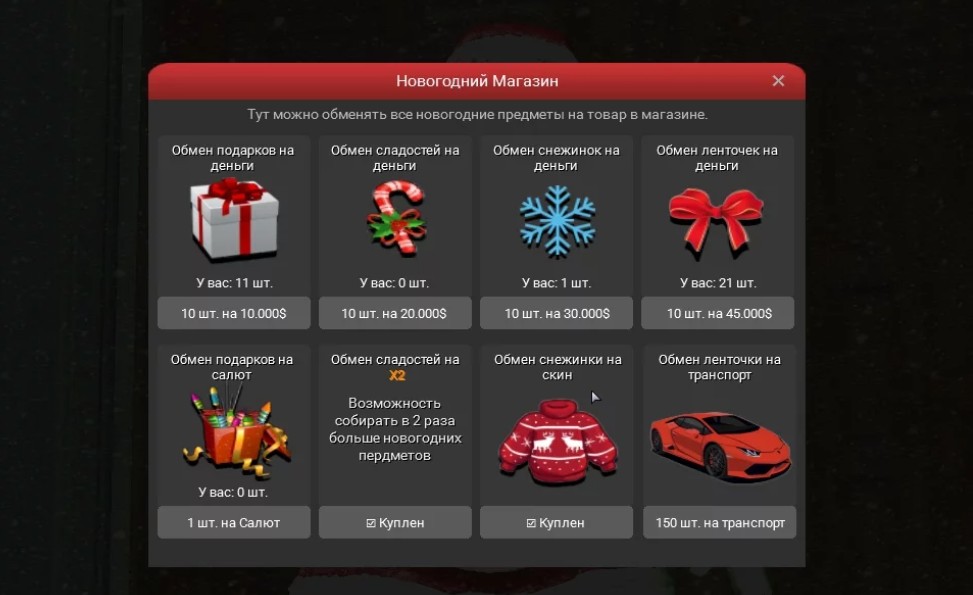Click 'Куплен' under the X2 sweets offer
973x595 pixels.
[x=395, y=522]
